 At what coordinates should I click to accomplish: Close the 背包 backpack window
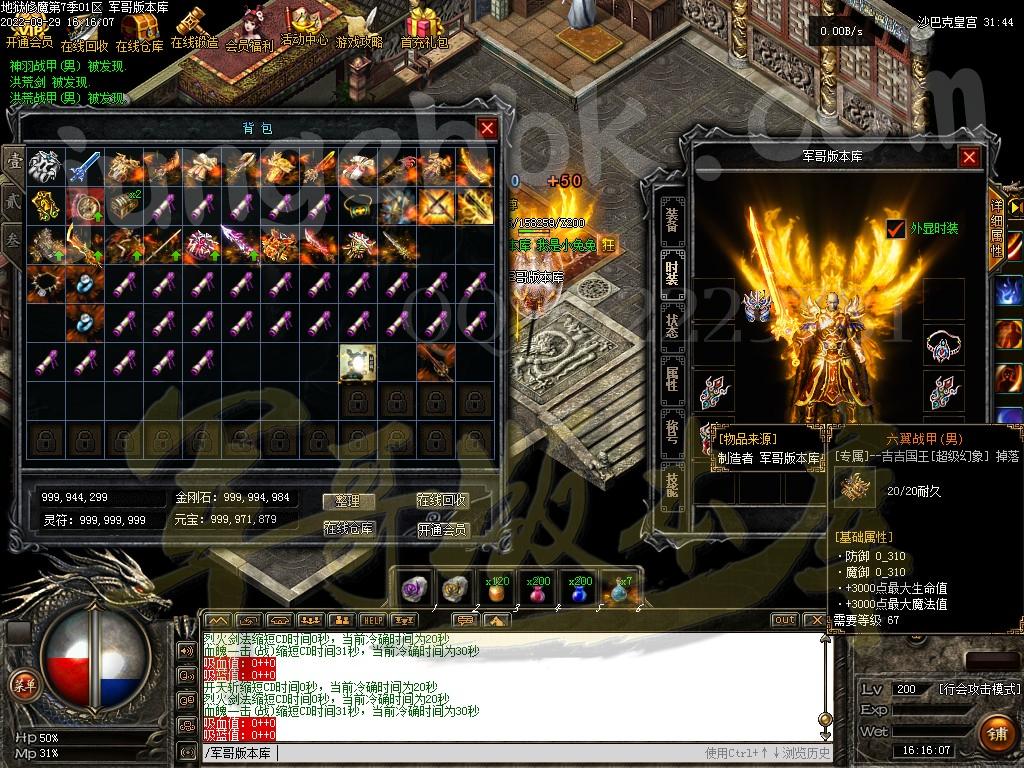tap(487, 128)
